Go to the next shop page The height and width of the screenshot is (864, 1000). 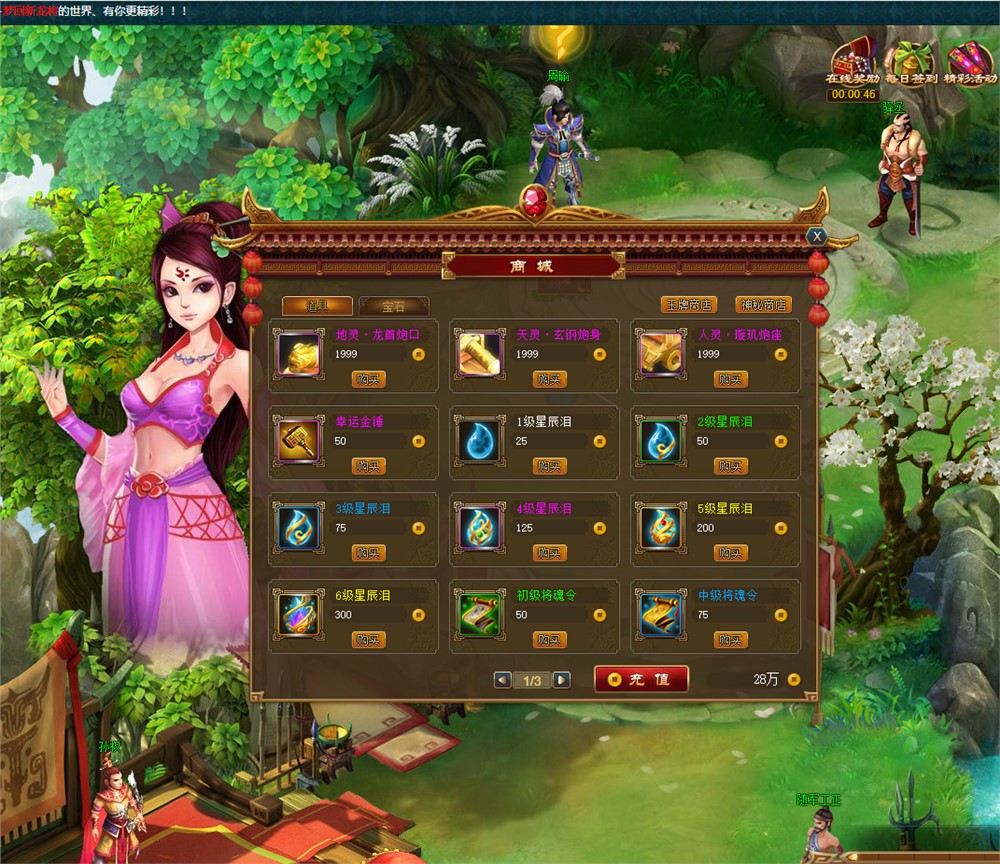(x=562, y=680)
